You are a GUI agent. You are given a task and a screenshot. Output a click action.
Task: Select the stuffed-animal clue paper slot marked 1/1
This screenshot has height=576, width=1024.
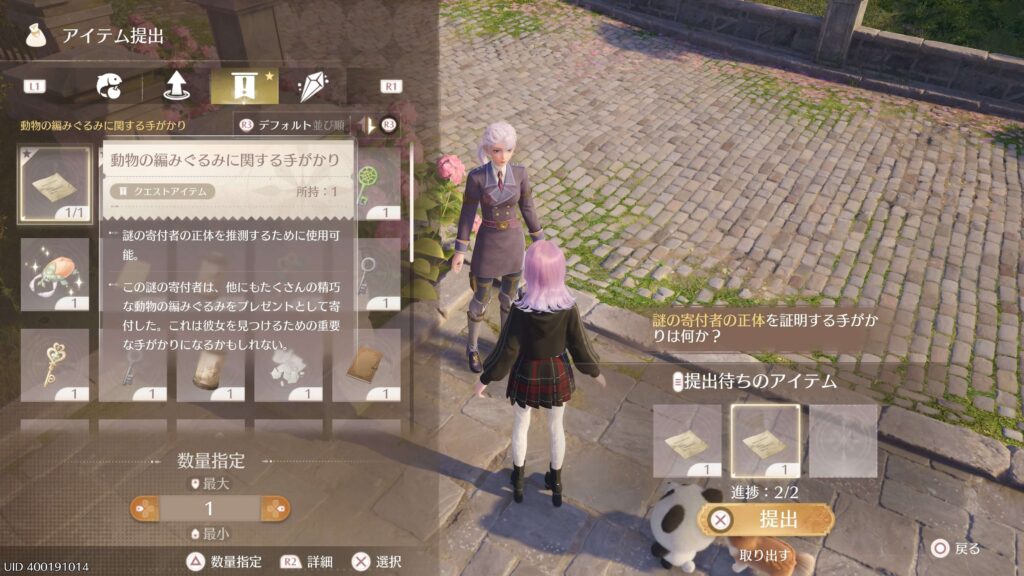point(55,184)
